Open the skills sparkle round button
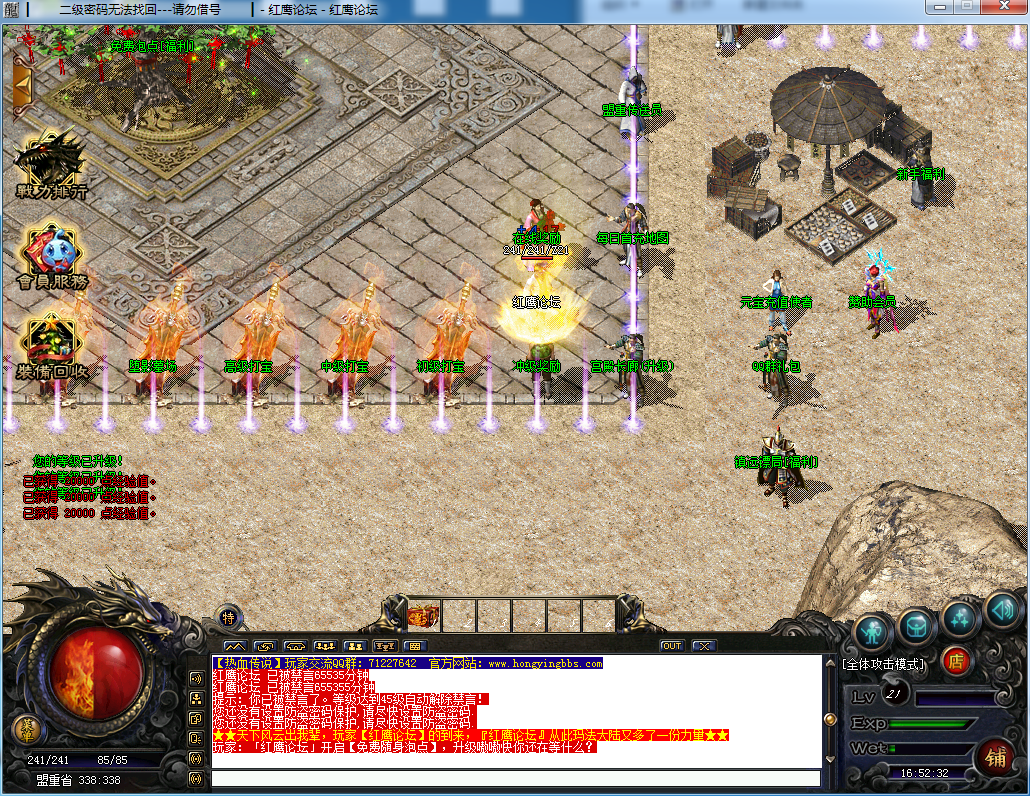This screenshot has height=796, width=1030. tap(960, 618)
